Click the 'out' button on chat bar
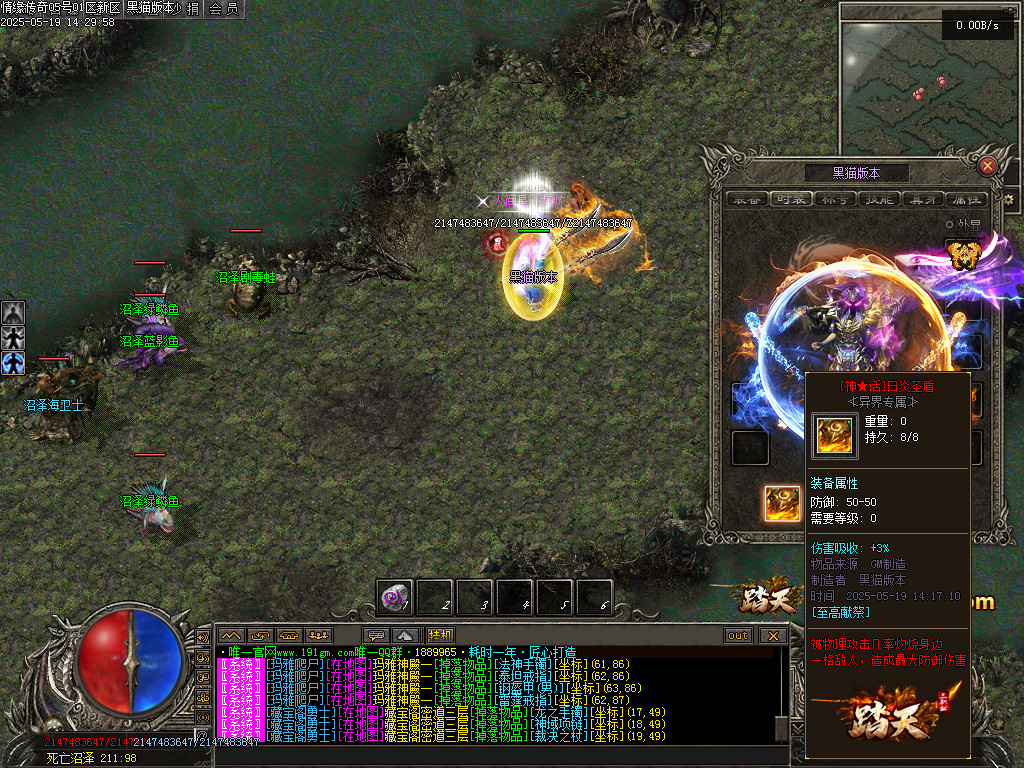Viewport: 1024px width, 768px height. coord(738,635)
